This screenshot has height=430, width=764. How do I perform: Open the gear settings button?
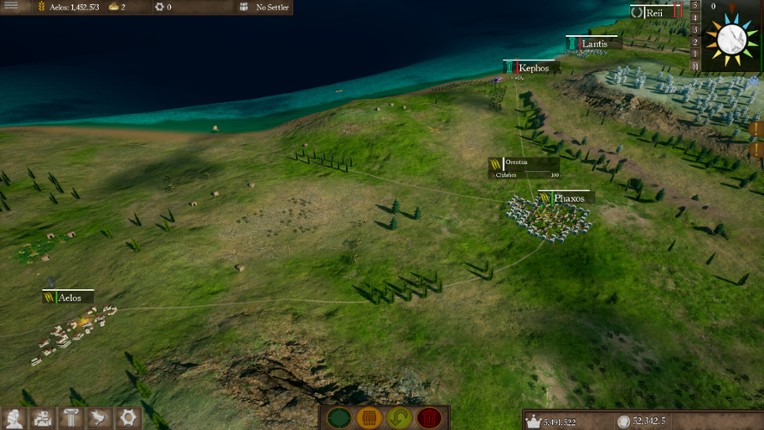point(127,418)
